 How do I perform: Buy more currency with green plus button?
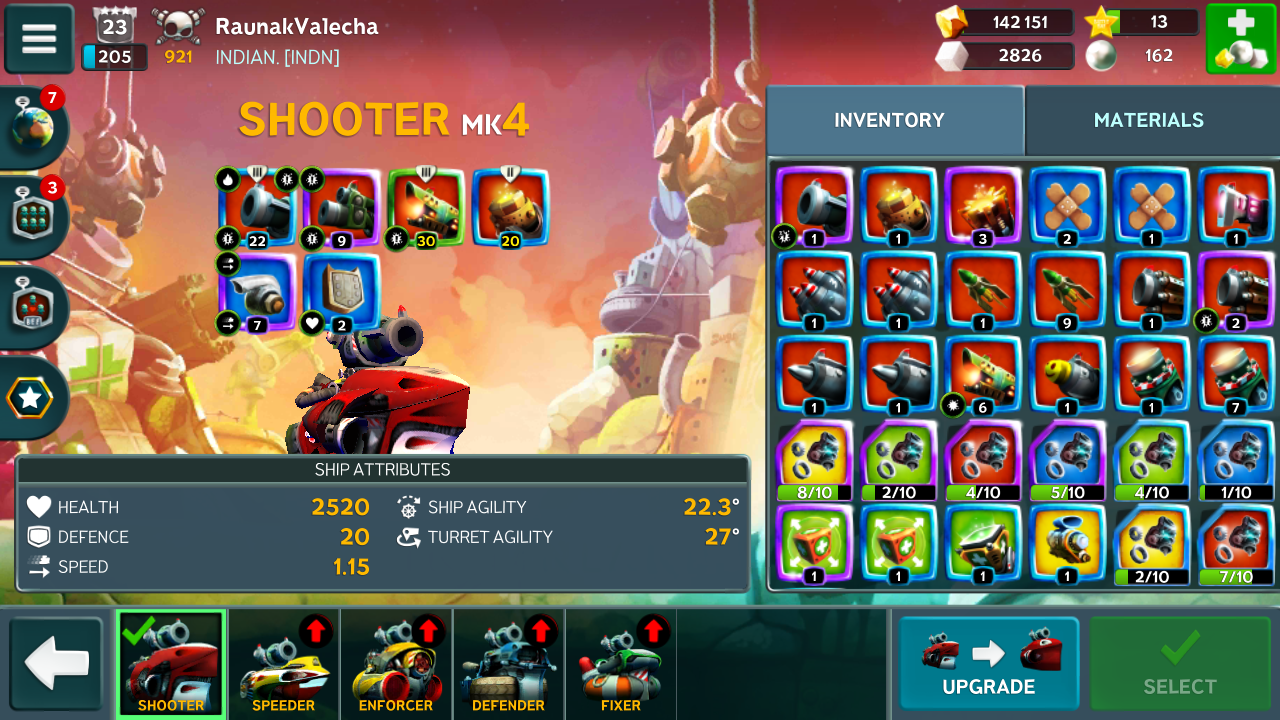point(1240,38)
